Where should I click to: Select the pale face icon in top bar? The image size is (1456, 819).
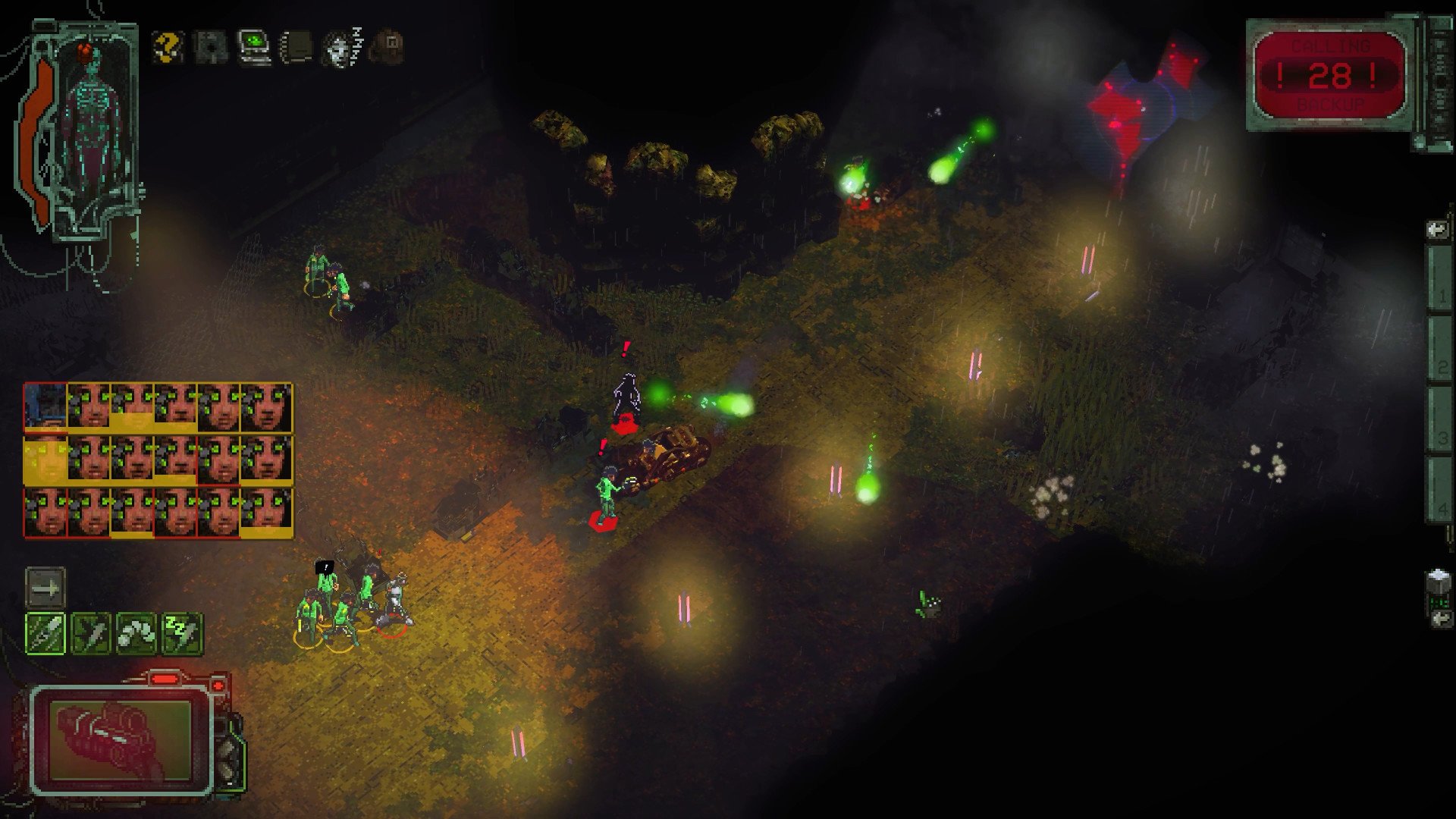point(341,47)
